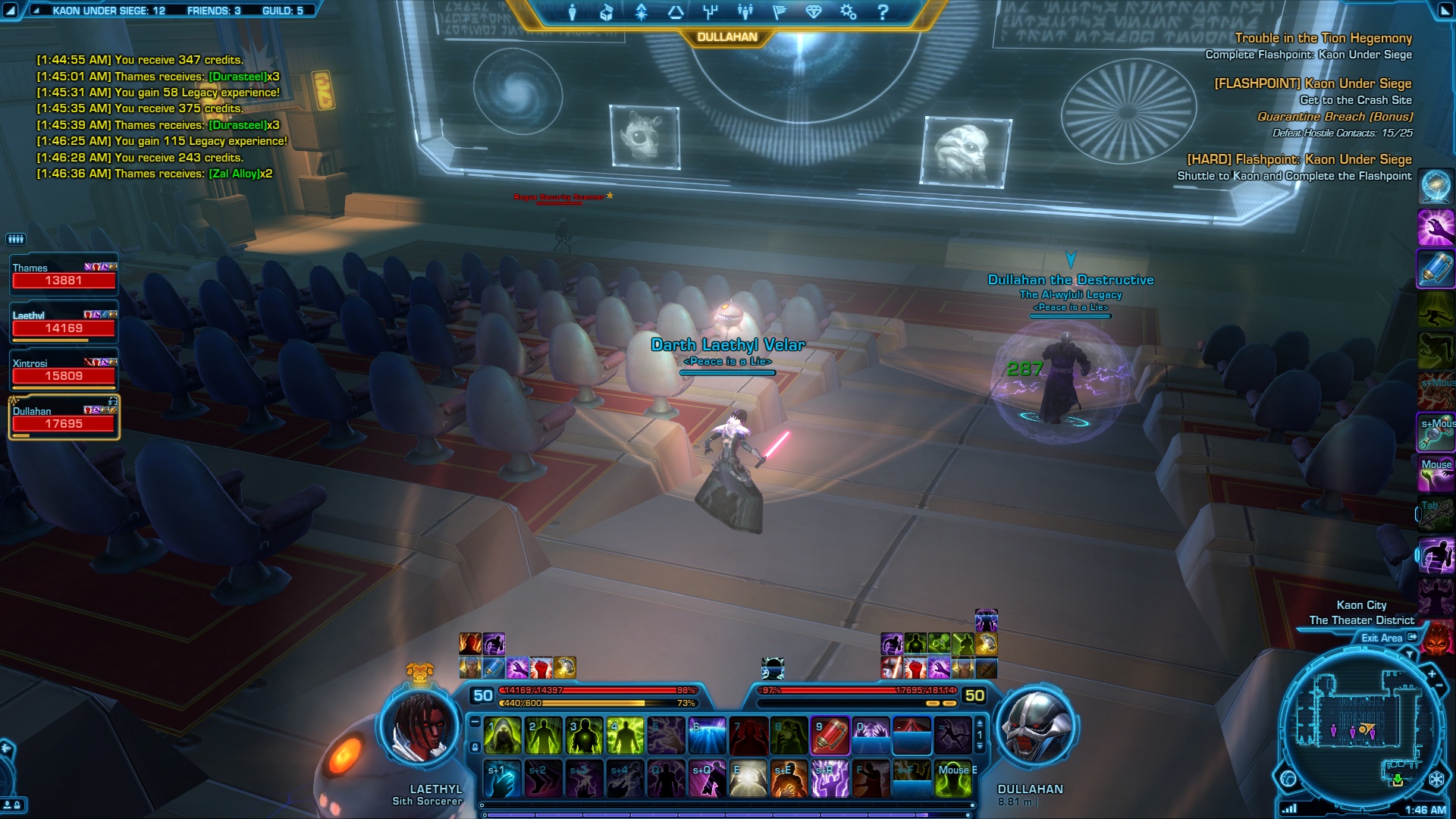Image resolution: width=1456 pixels, height=819 pixels.
Task: Zoom out the minimap with minus button
Action: point(1439,686)
